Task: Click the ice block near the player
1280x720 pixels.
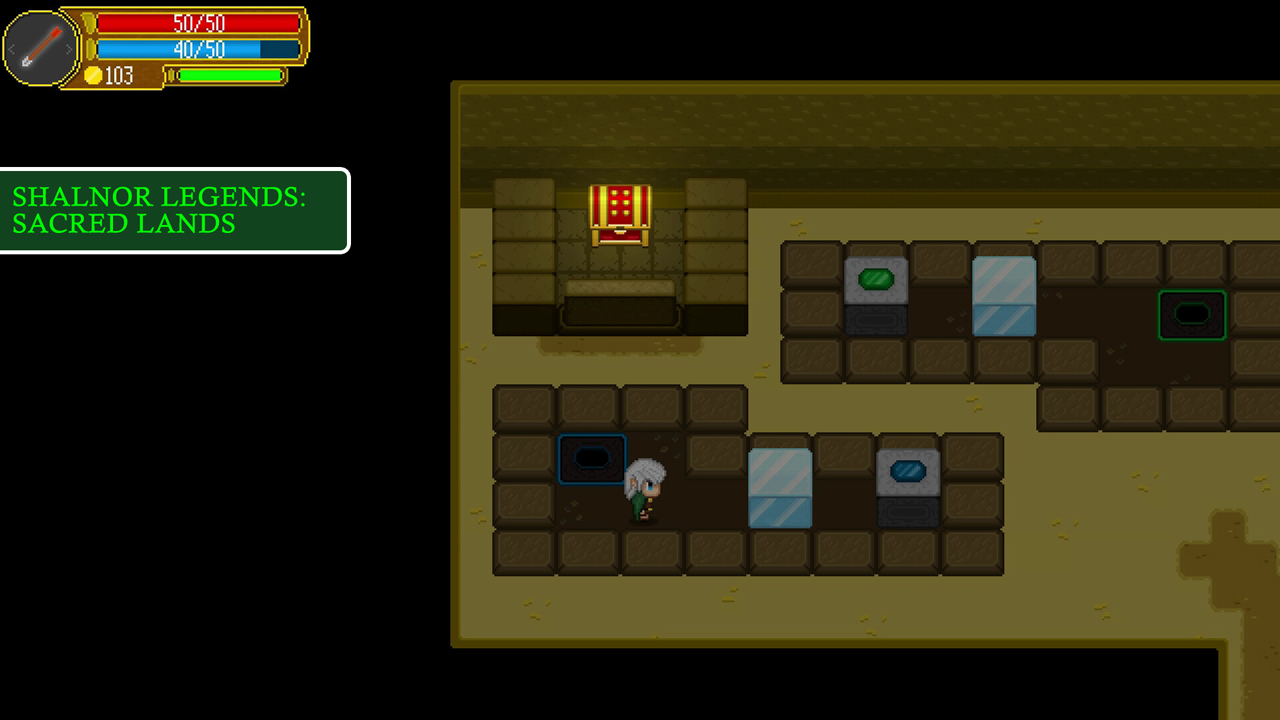Action: coord(779,490)
